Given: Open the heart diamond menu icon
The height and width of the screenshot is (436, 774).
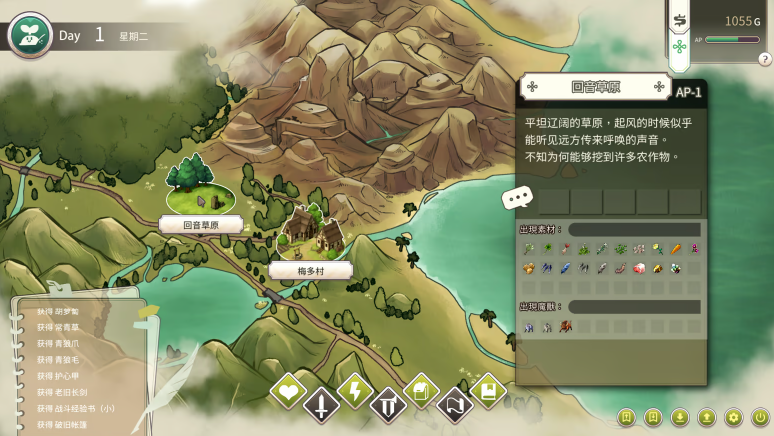Looking at the screenshot, I should coord(288,392).
